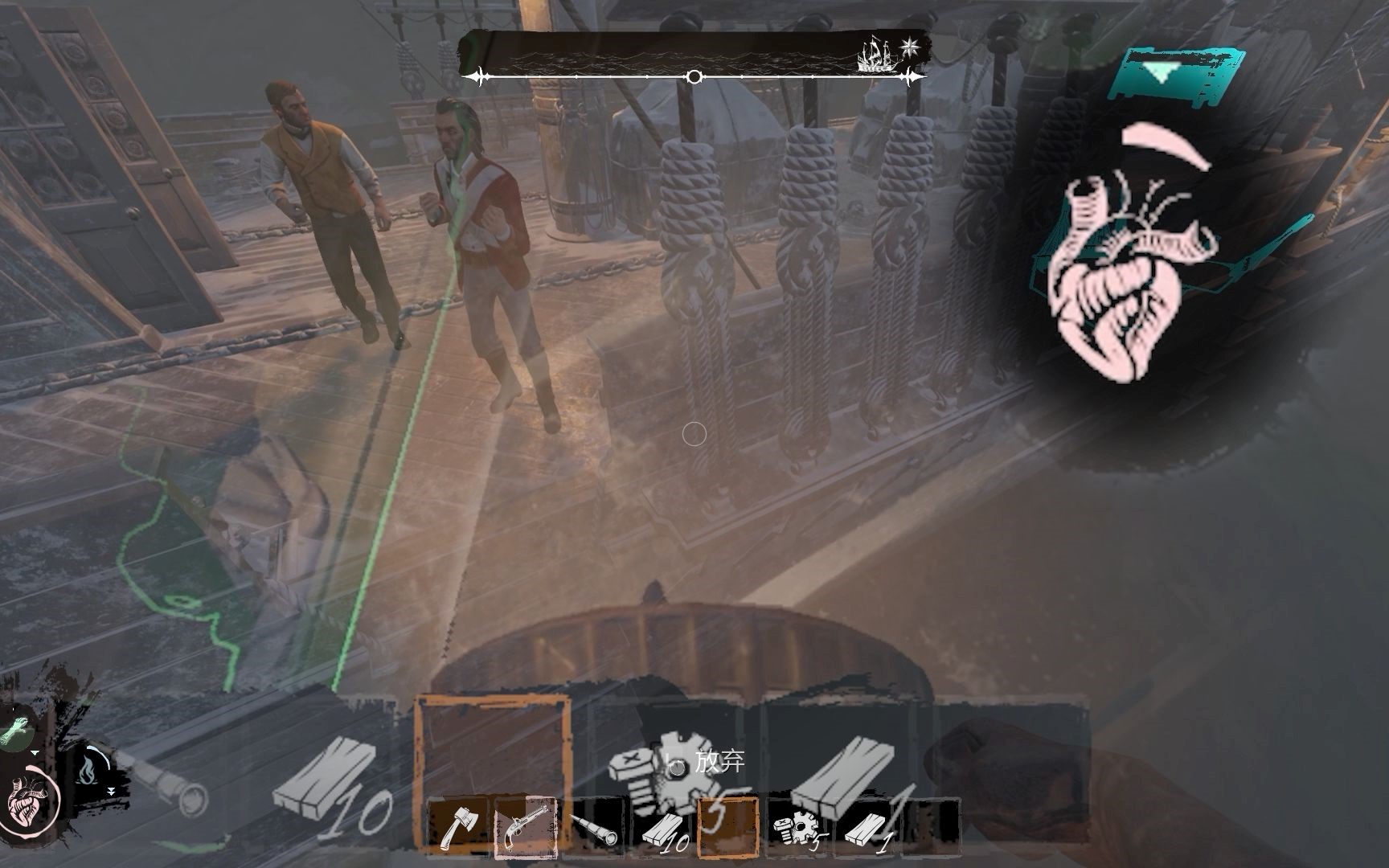Screen dimensions: 1389x868
Task: Equip the flintlock pistol slot
Action: tap(524, 828)
